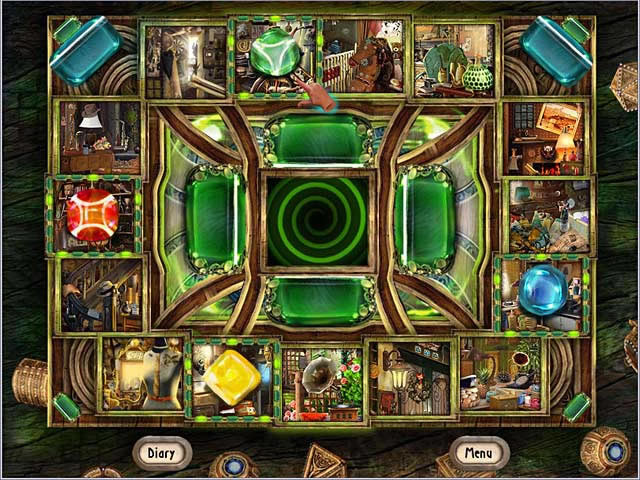
Task: Click the green spiral portal center
Action: pos(316,221)
